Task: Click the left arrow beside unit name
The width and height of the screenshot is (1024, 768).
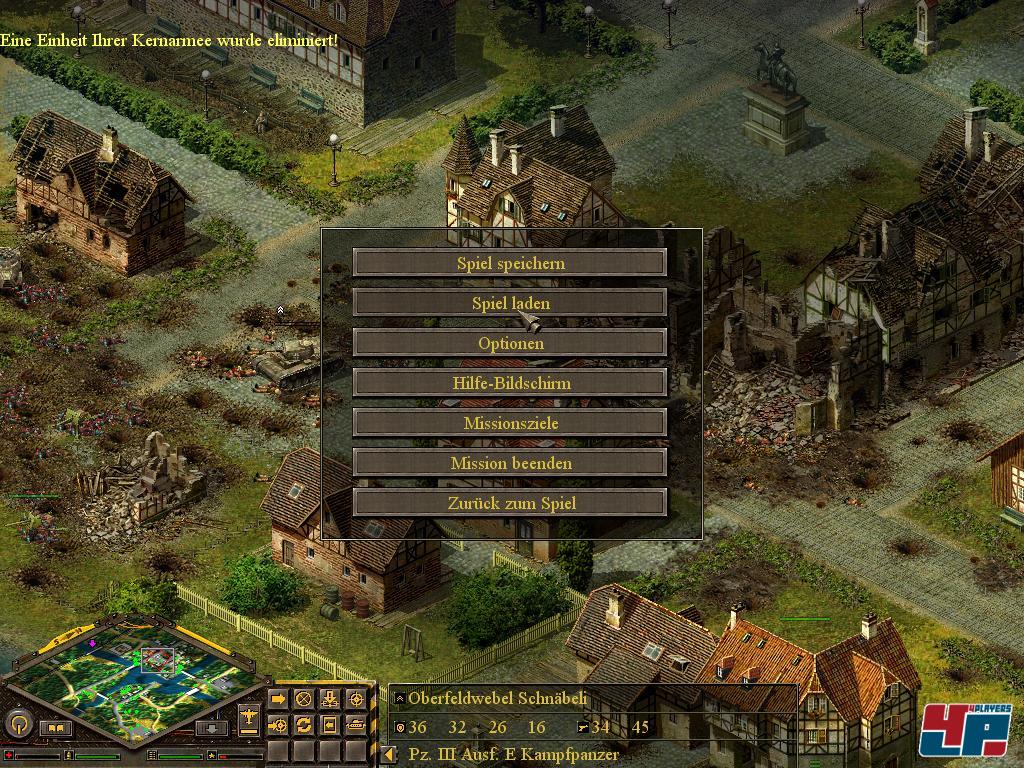Action: coord(390,754)
